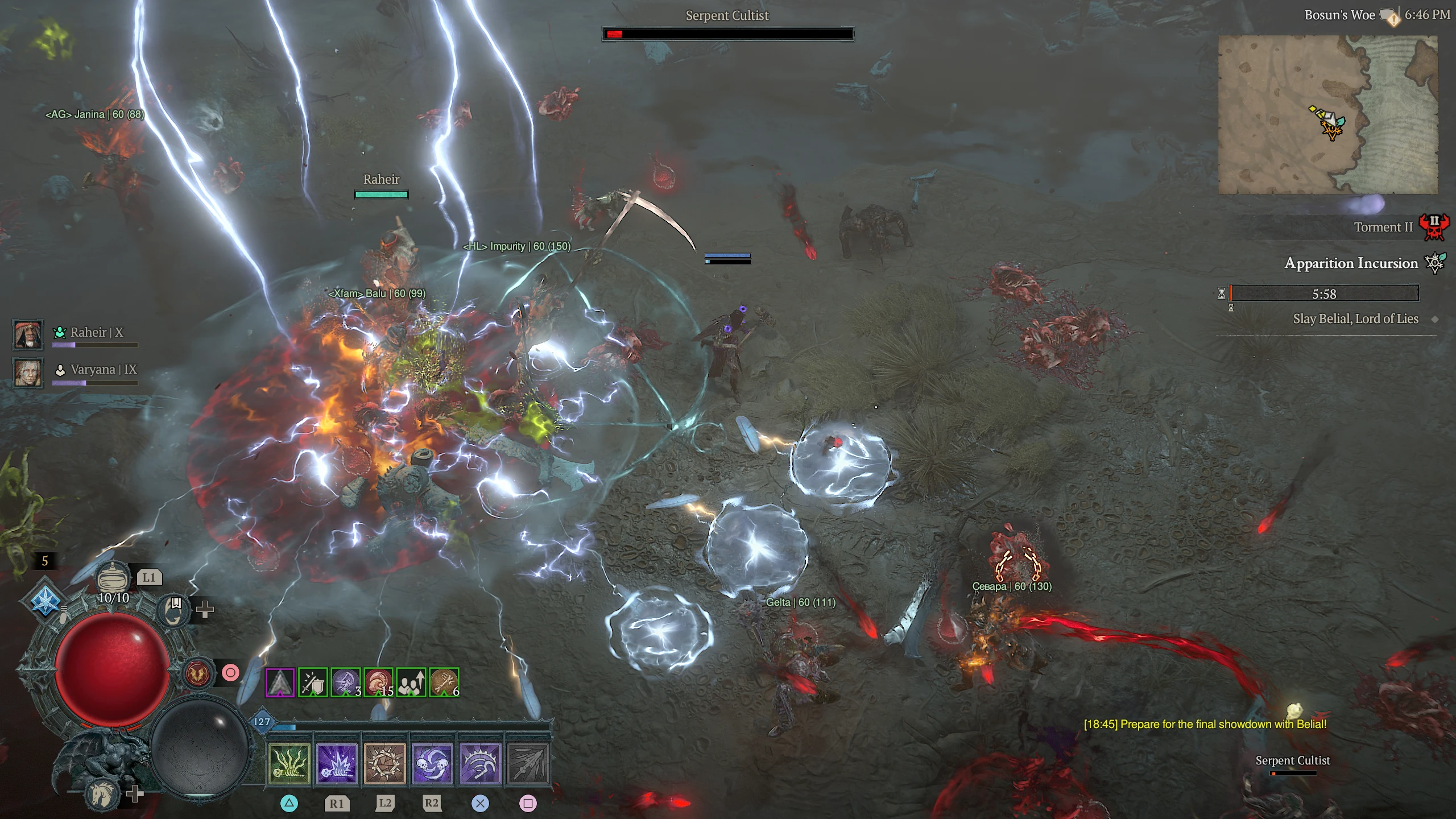Open the emote wheel bookmark icon
Viewport: 1456px width, 819px height.
coord(174,610)
